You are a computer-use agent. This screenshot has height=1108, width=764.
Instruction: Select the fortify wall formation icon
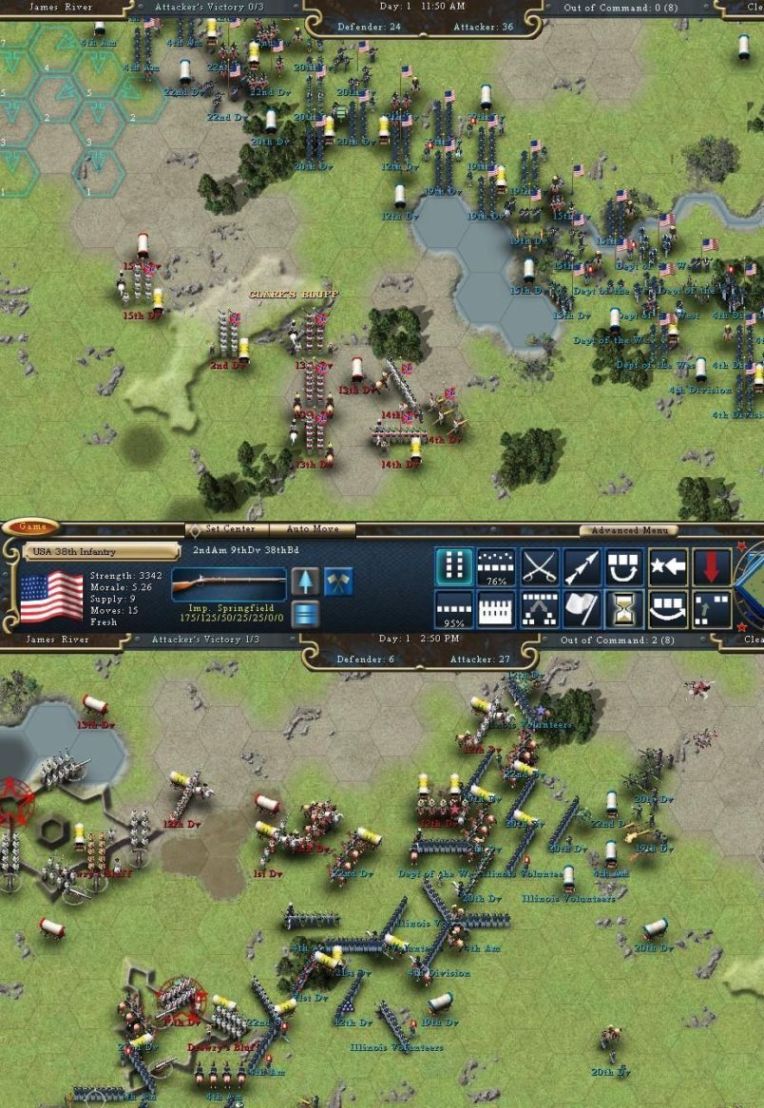(x=497, y=609)
